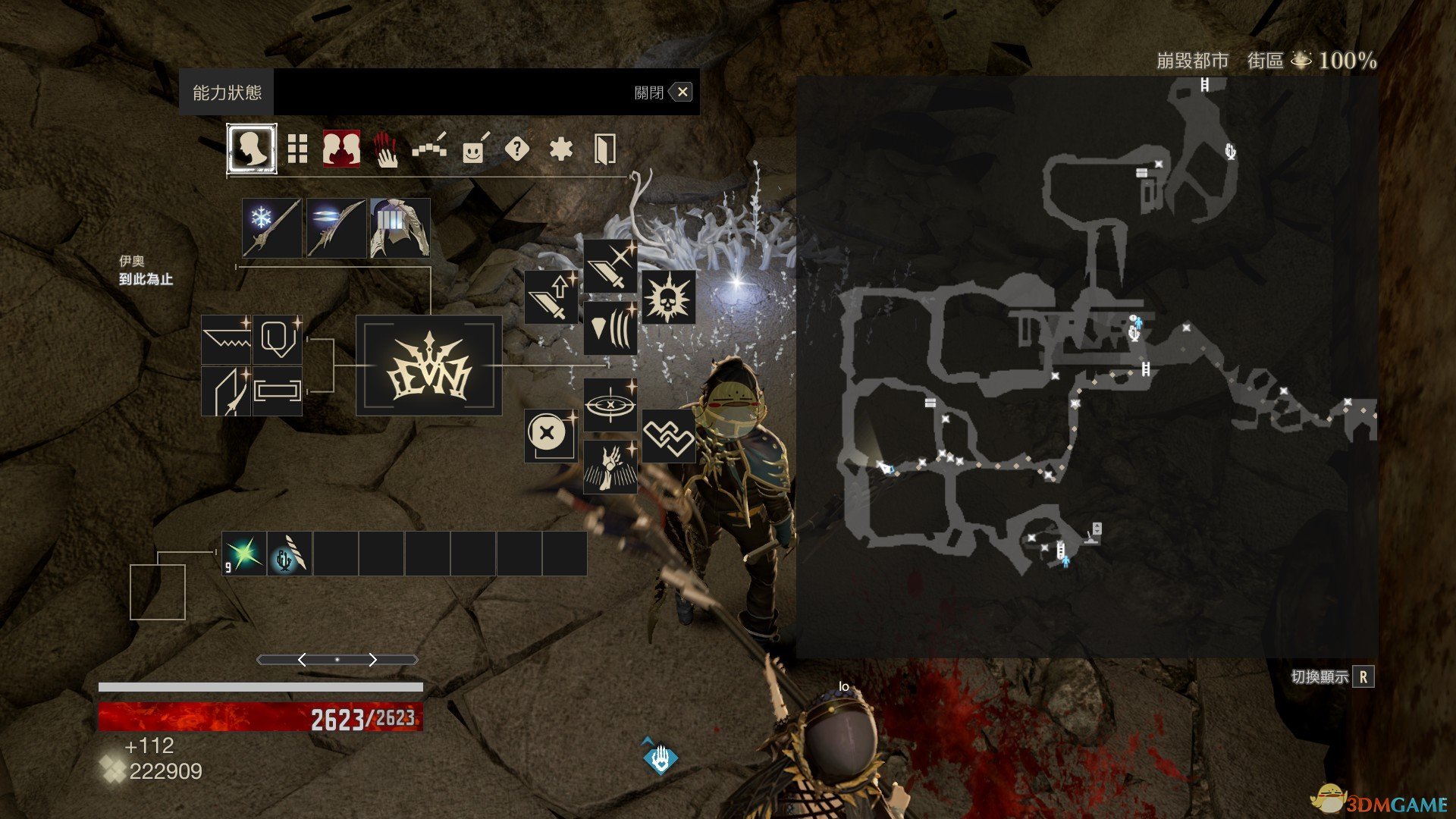Viewport: 1456px width, 819px height.
Task: Pick the sword with up-arrow buff ability
Action: (x=551, y=297)
